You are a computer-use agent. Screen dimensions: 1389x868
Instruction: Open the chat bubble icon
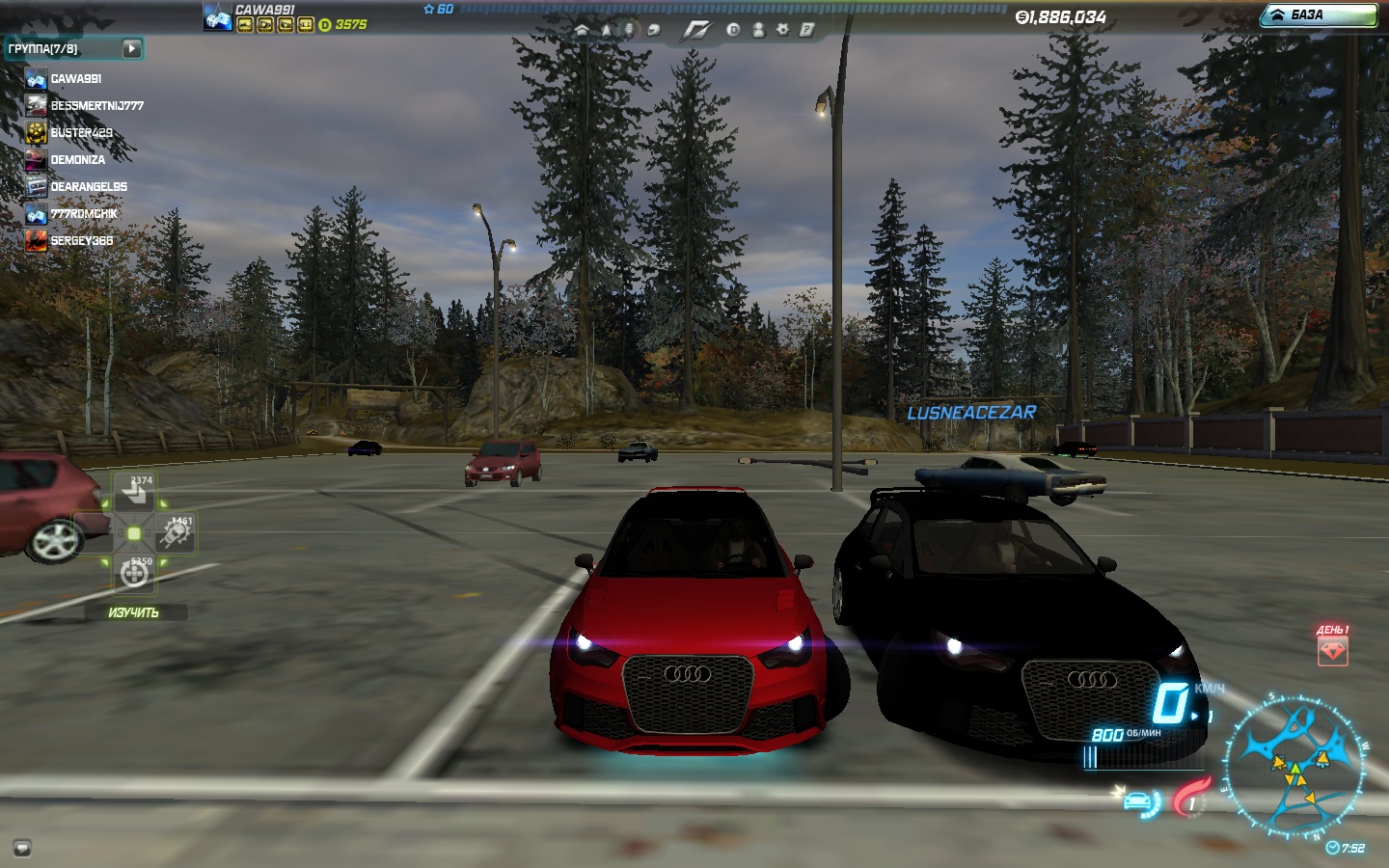point(21,849)
